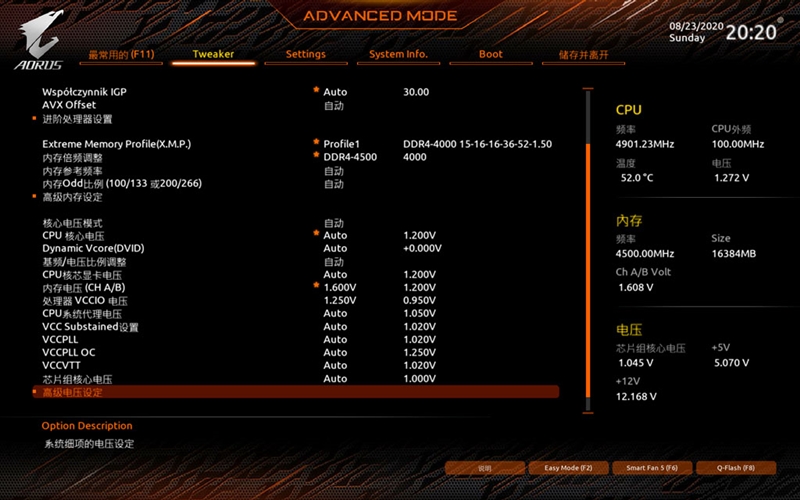Go to the Boot tab
This screenshot has height=500, width=800.
(x=490, y=54)
